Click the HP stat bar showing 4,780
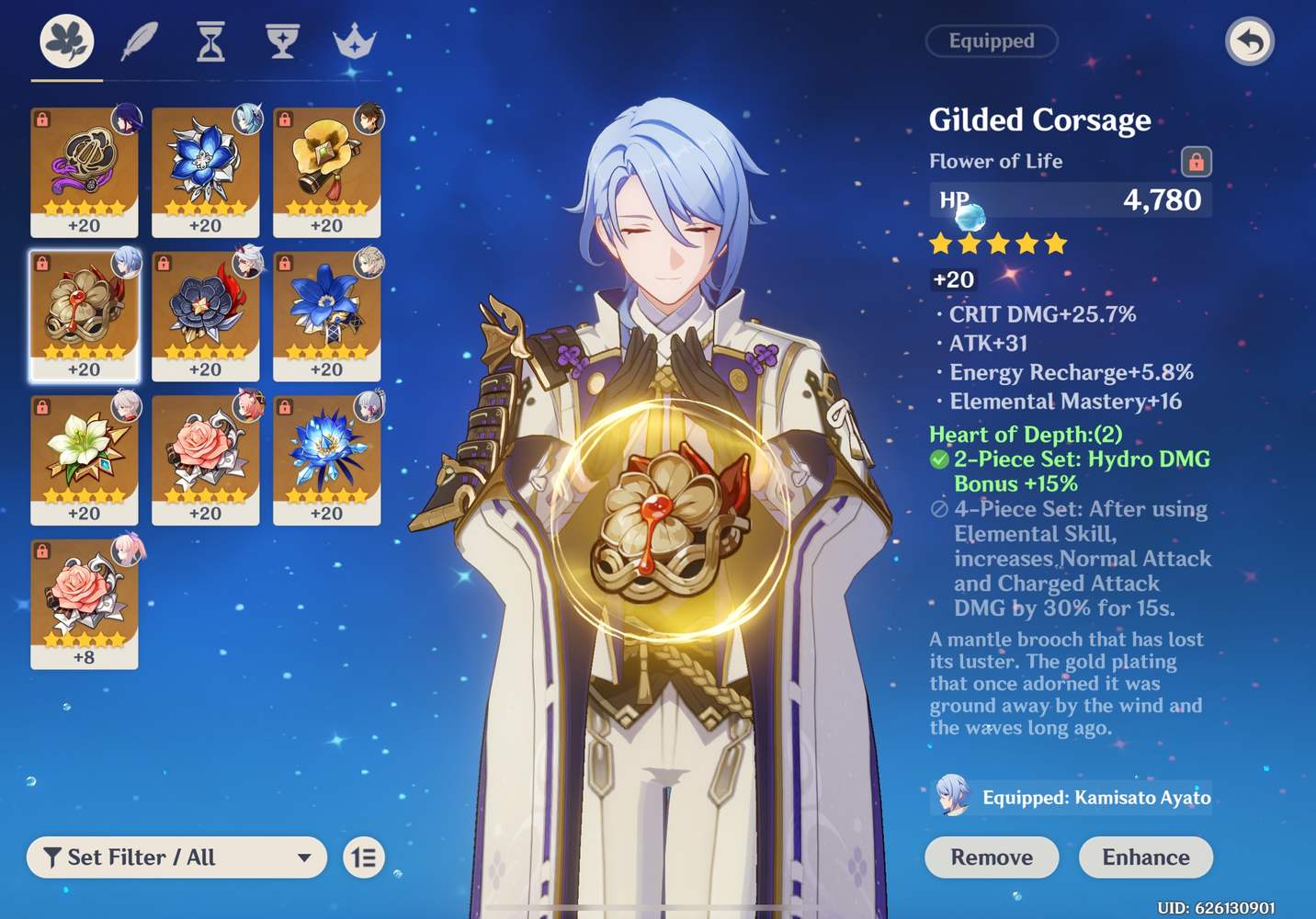This screenshot has width=1316, height=919. point(1070,199)
